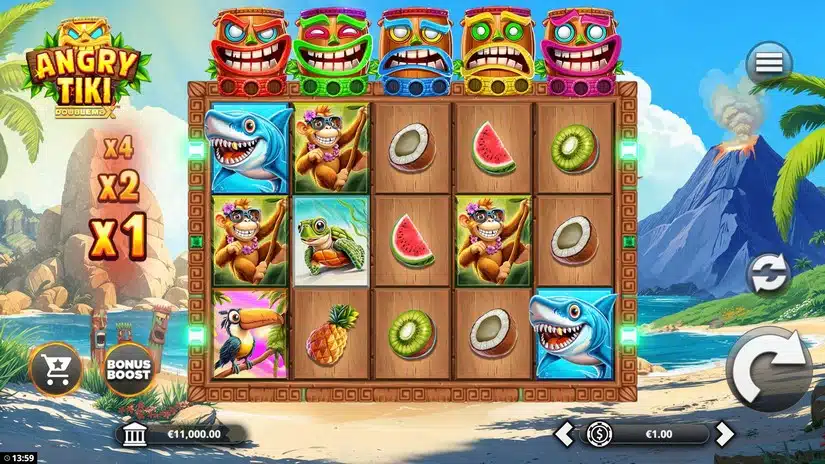Open the hamburger menu
Image resolution: width=825 pixels, height=464 pixels.
click(x=768, y=63)
